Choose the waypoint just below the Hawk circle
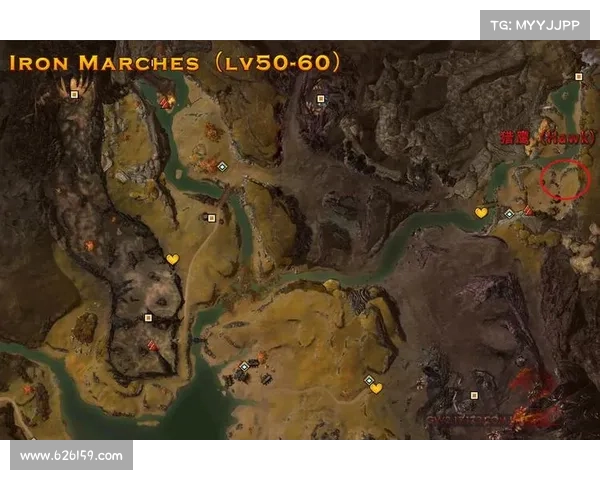The height and width of the screenshot is (480, 600). point(508,213)
